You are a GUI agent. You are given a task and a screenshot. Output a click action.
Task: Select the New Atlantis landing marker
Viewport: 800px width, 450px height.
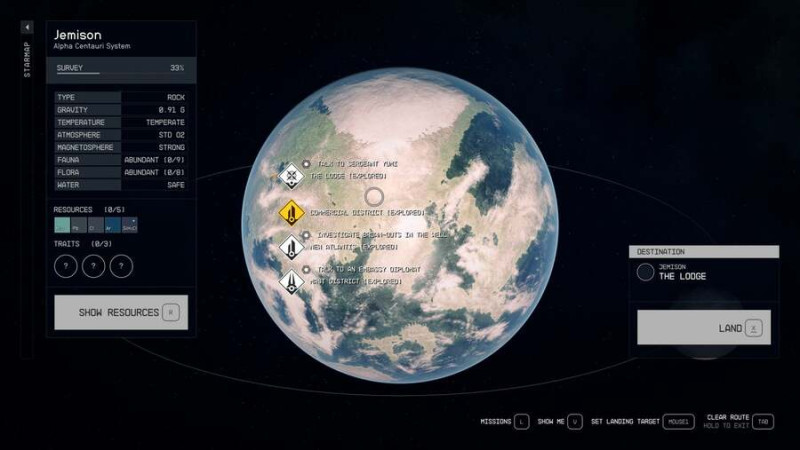click(x=291, y=246)
